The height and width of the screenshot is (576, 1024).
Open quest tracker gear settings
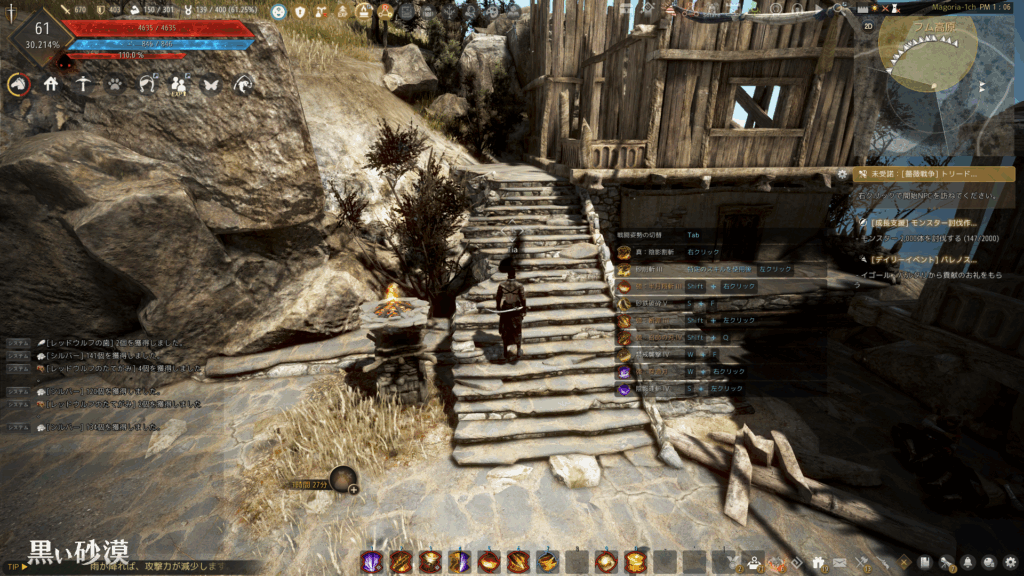(843, 174)
